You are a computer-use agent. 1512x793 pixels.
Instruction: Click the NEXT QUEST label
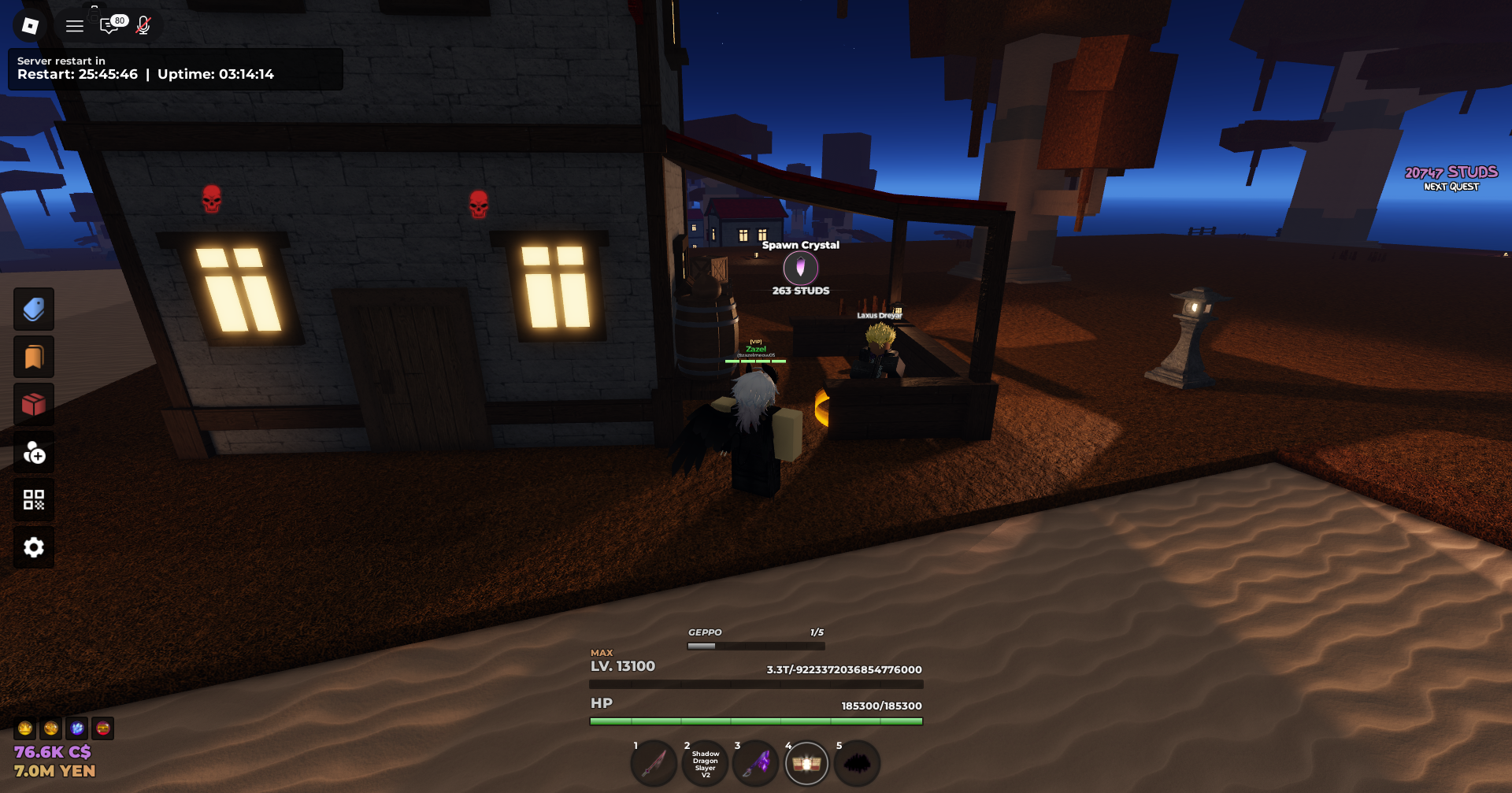1450,187
